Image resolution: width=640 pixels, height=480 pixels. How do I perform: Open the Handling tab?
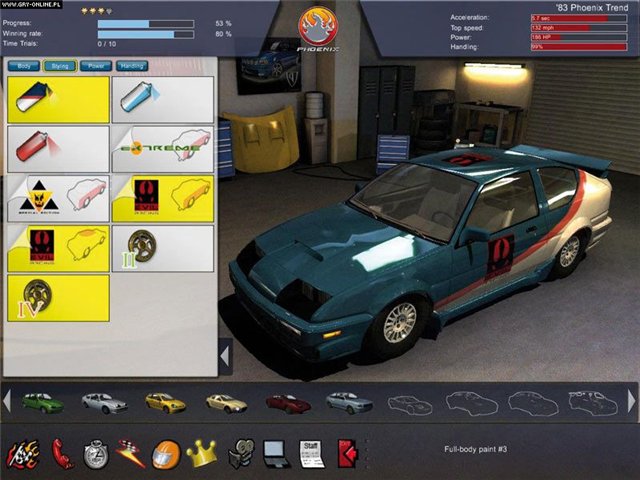(x=132, y=66)
